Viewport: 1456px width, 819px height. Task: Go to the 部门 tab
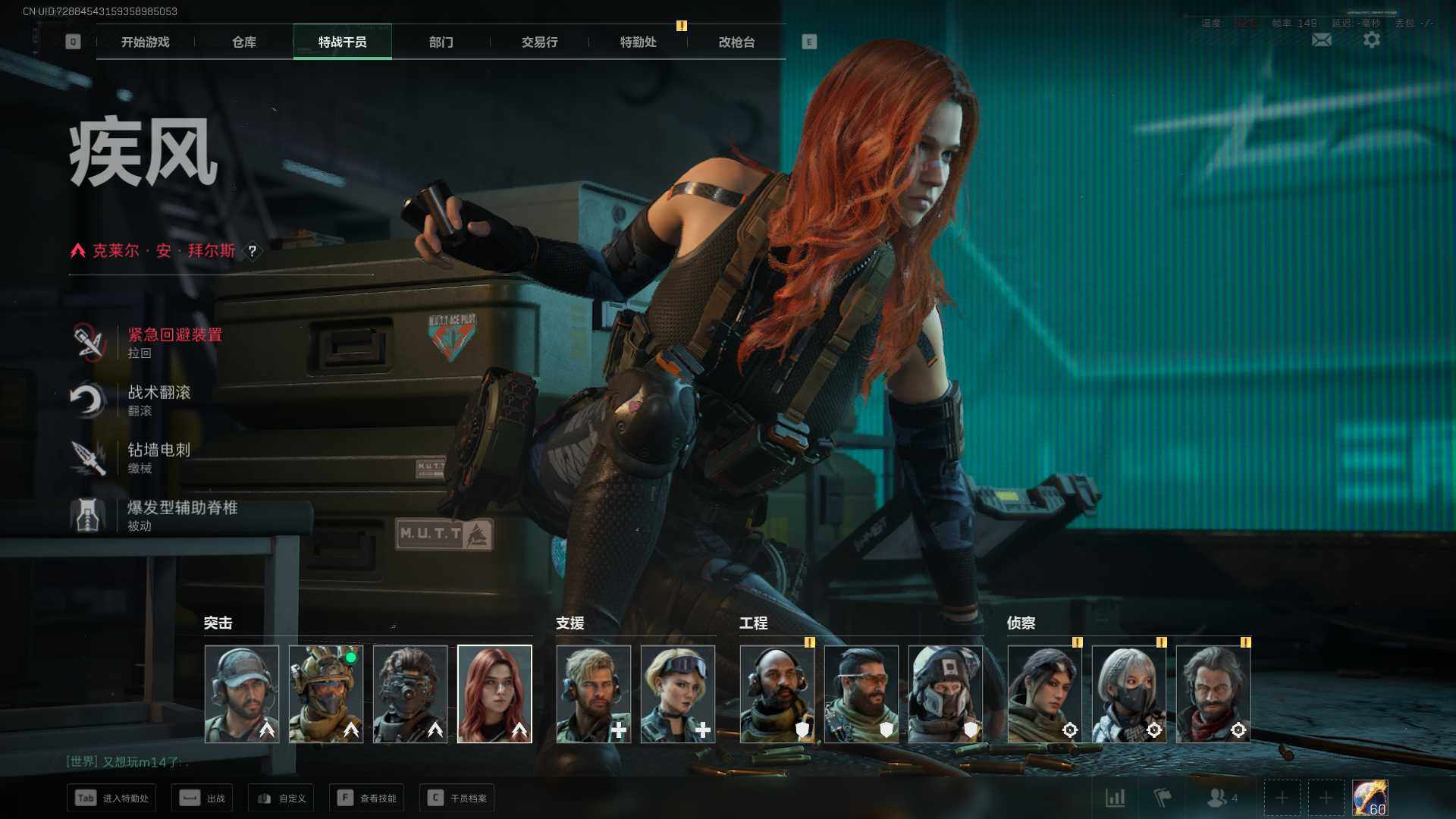(x=441, y=42)
